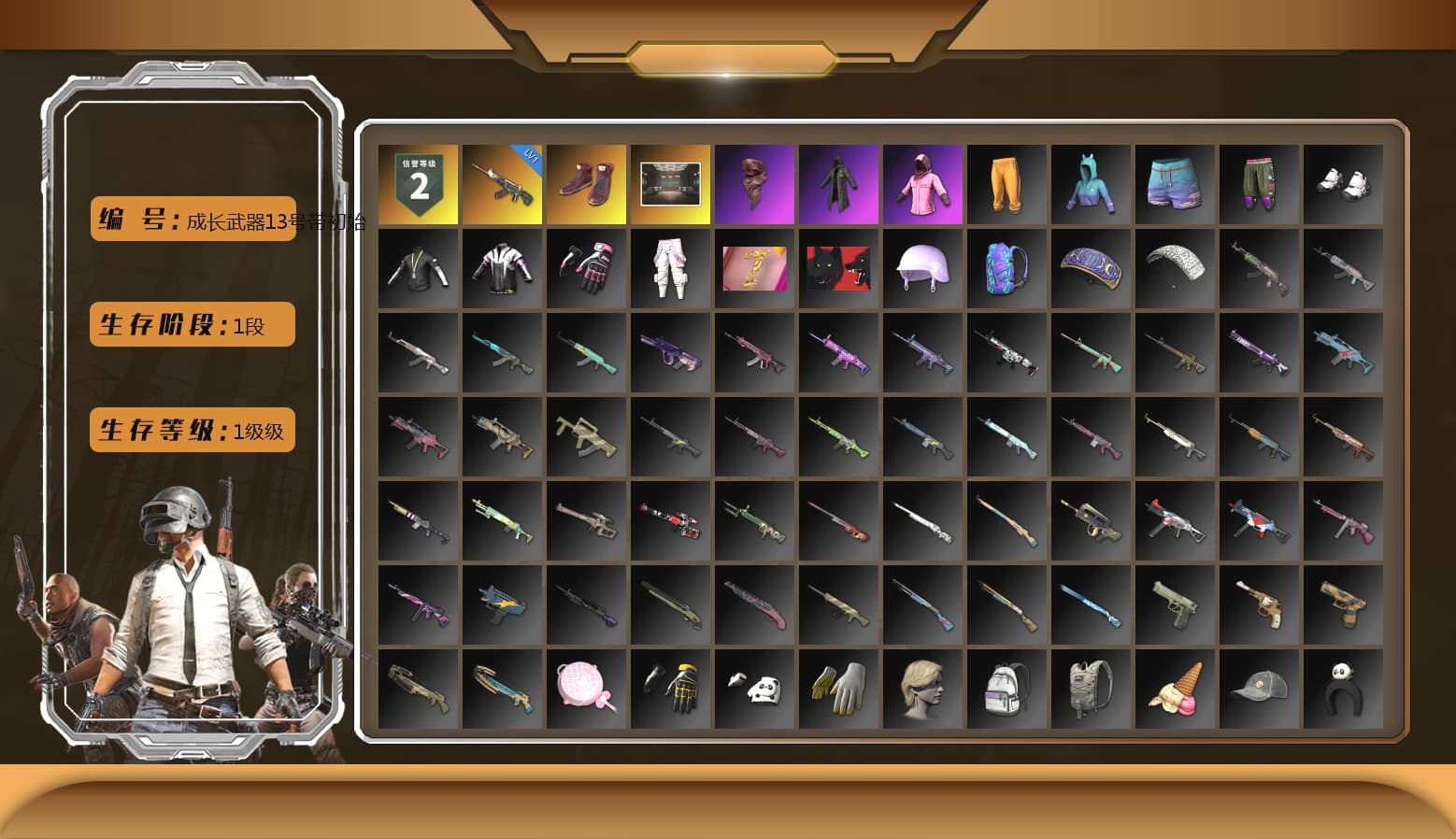Select the pink piggy balloon ornament
The height and width of the screenshot is (839, 1456).
click(587, 687)
